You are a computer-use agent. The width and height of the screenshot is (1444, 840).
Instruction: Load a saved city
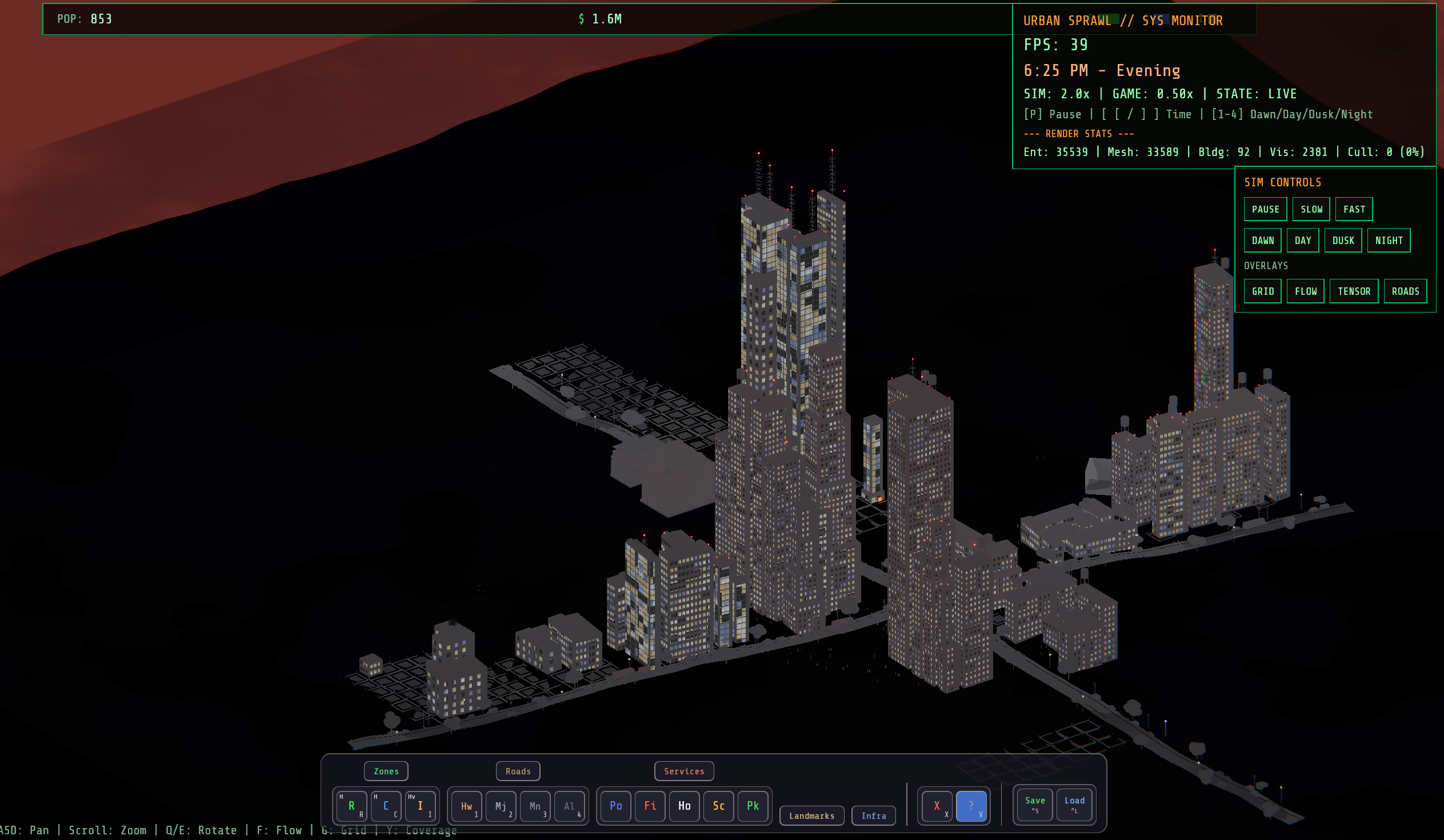[1074, 803]
